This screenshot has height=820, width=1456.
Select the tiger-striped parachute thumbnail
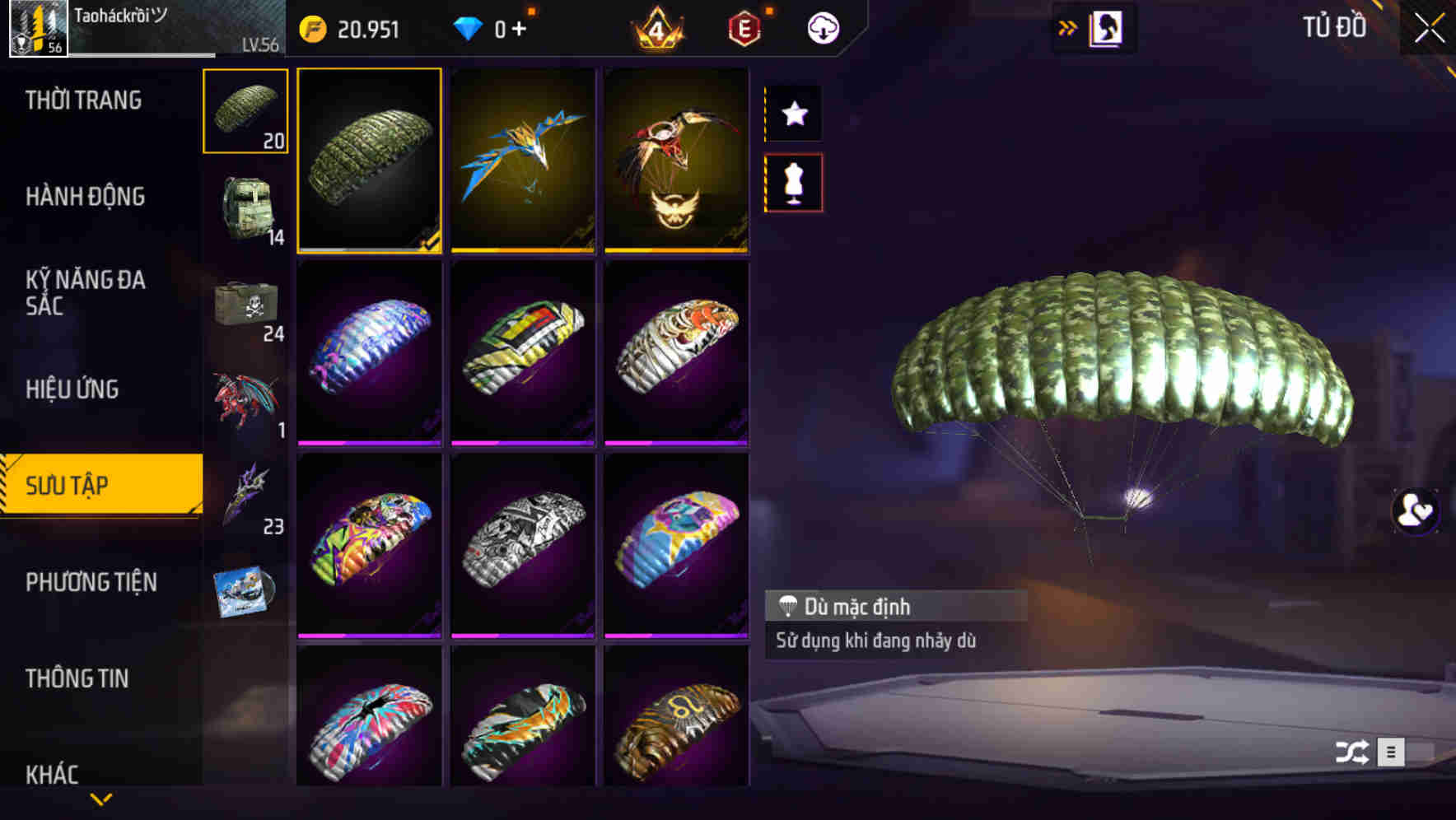[x=676, y=356]
